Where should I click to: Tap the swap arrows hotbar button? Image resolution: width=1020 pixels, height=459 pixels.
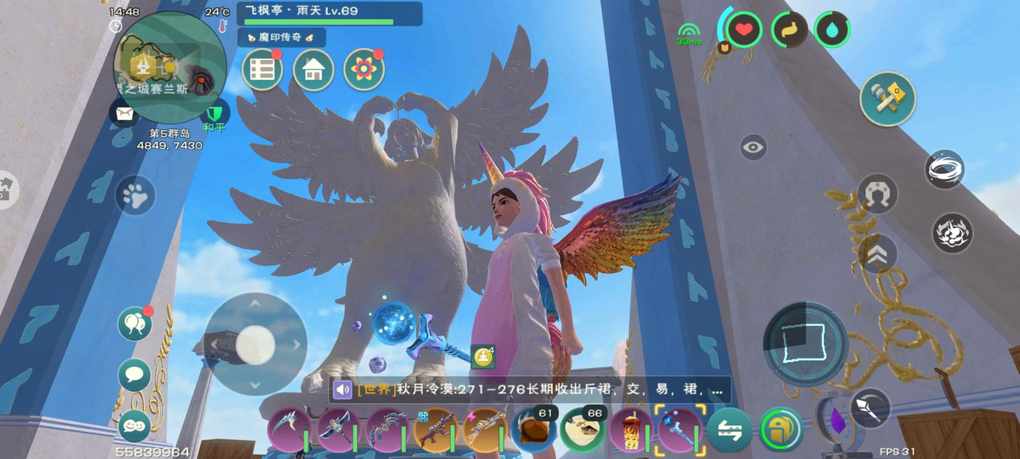pos(730,430)
